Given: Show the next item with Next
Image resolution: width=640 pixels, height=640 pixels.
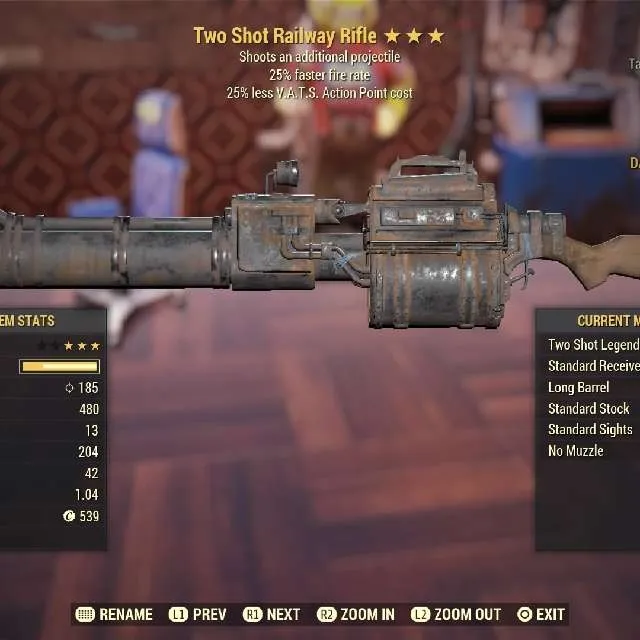Looking at the screenshot, I should pyautogui.click(x=271, y=614).
